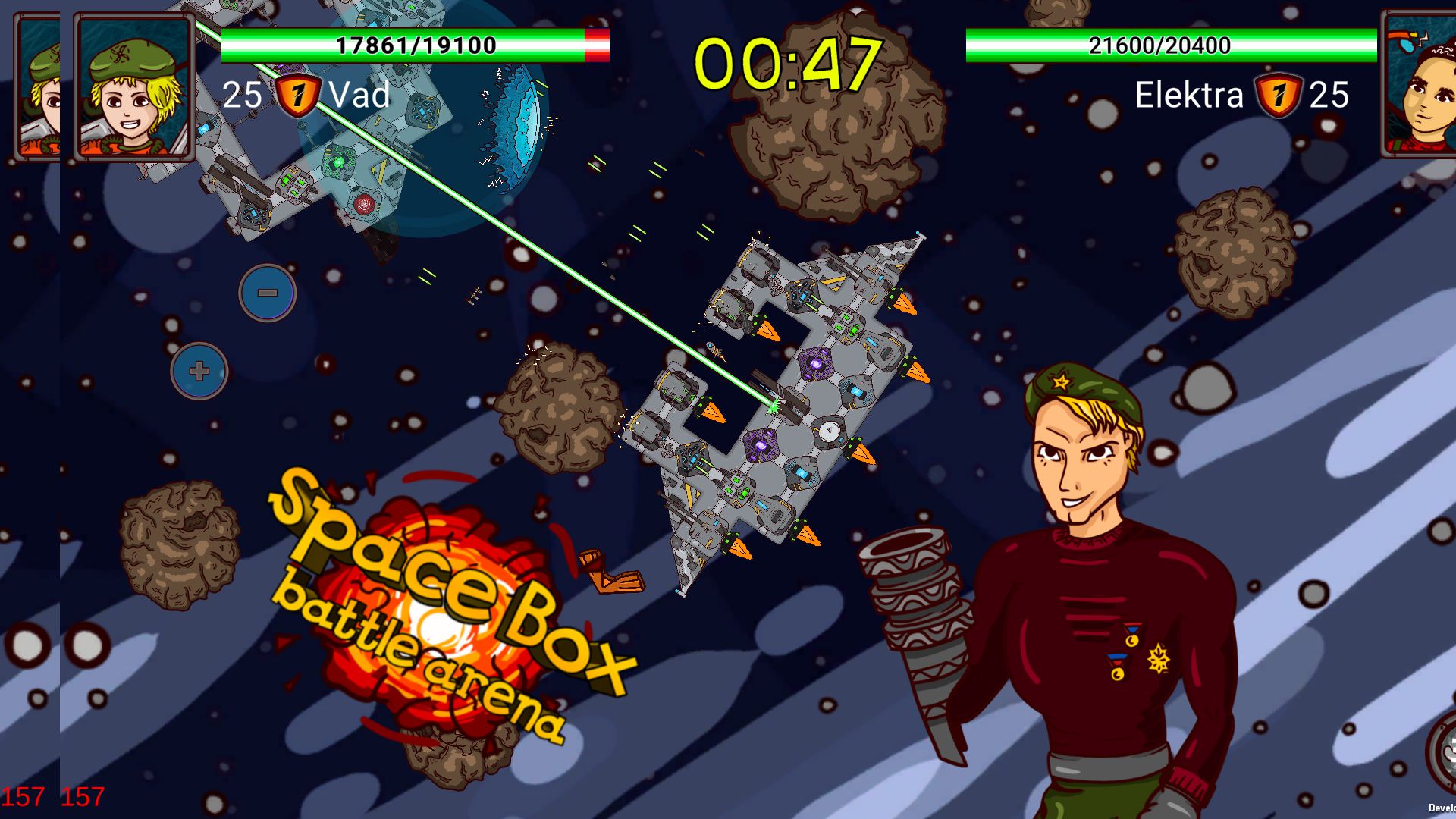Click the shield icon next to Elektra

pyautogui.click(x=1280, y=96)
